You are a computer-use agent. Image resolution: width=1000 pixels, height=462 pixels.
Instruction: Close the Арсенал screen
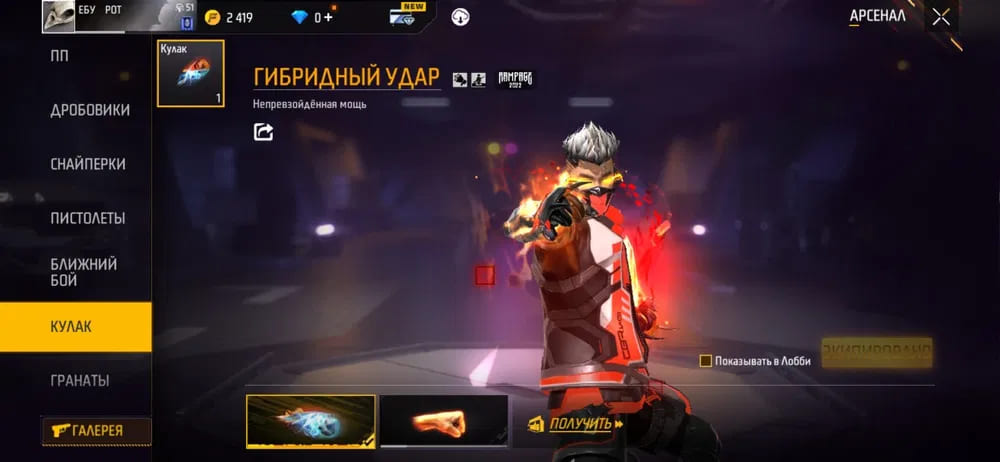click(x=941, y=17)
